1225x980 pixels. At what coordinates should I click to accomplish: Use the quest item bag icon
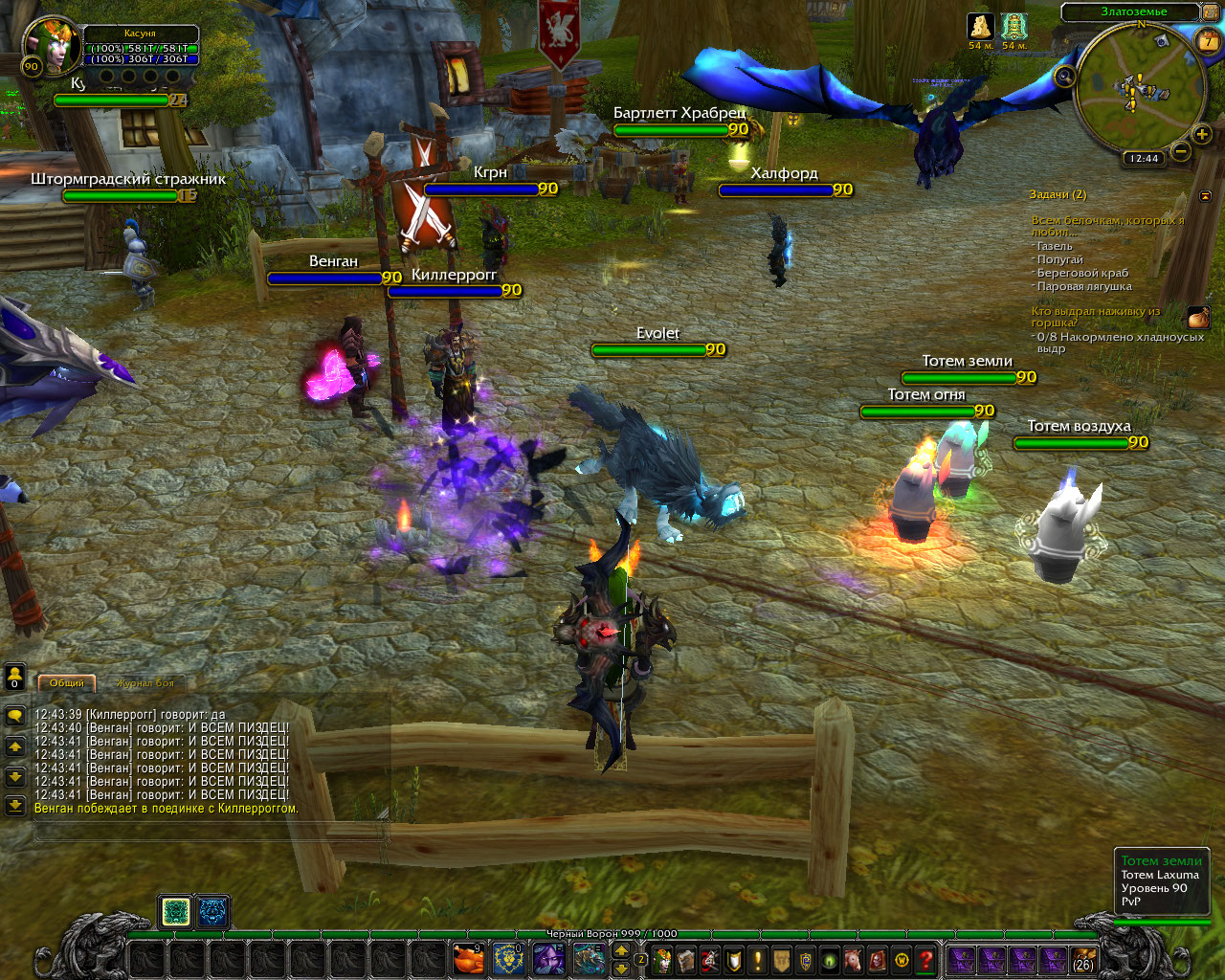coord(1198,317)
